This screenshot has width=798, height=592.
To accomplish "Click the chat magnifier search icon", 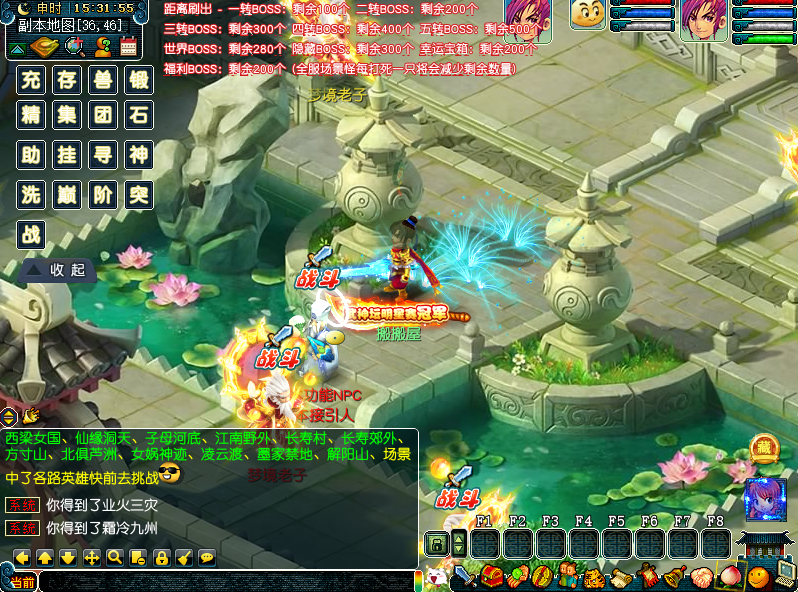I will [115, 557].
